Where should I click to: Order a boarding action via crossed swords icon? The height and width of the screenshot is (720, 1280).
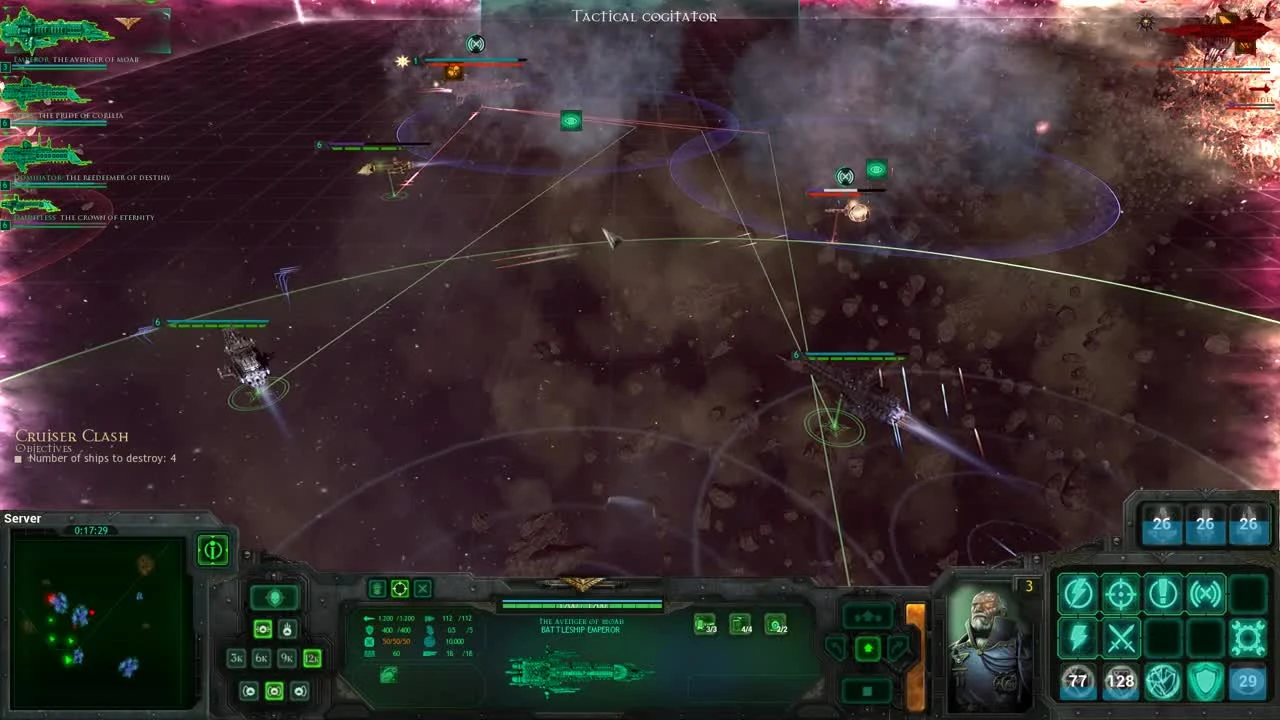click(x=1122, y=639)
